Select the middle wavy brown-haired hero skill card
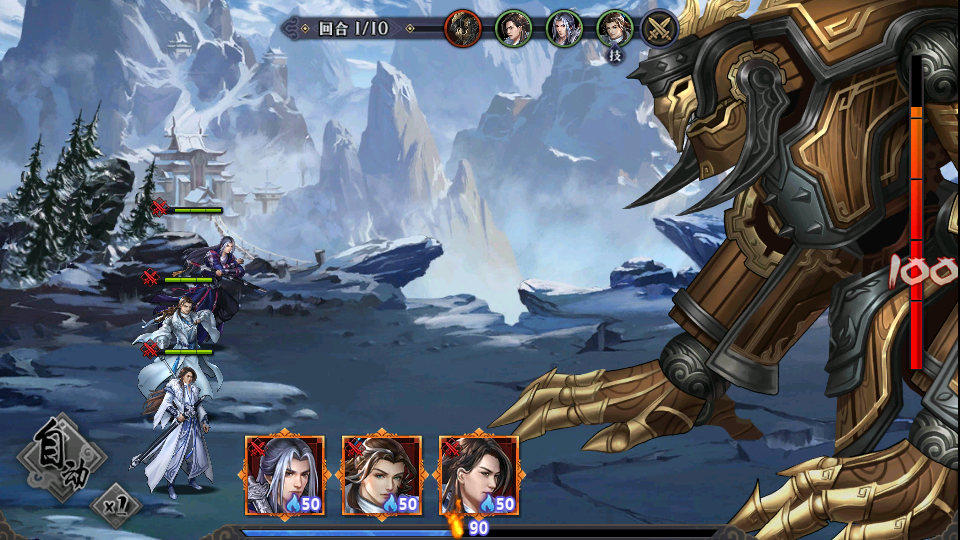 [x=381, y=476]
